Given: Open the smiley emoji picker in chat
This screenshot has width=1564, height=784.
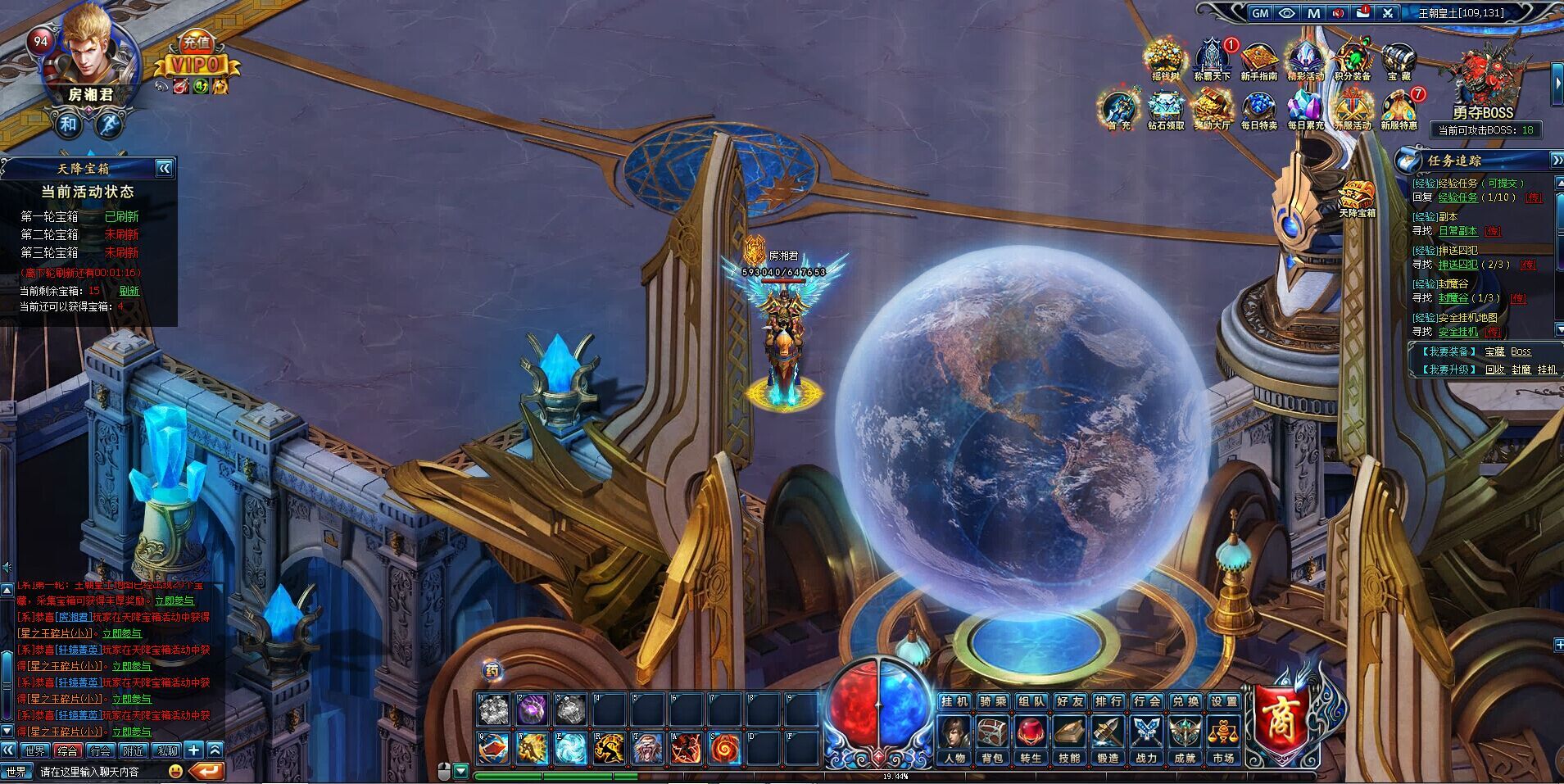Looking at the screenshot, I should tap(175, 771).
